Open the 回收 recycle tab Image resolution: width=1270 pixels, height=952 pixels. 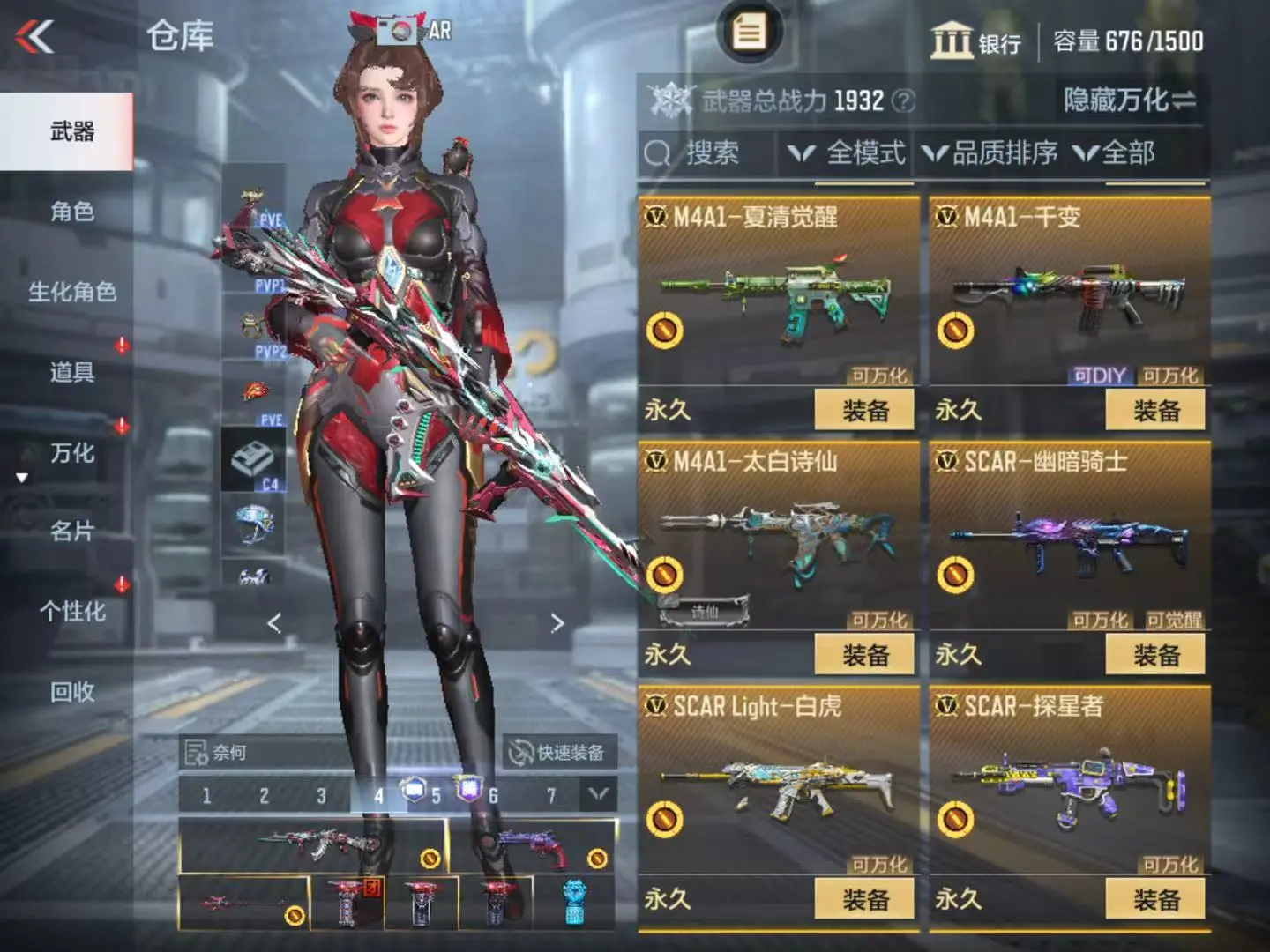[71, 692]
